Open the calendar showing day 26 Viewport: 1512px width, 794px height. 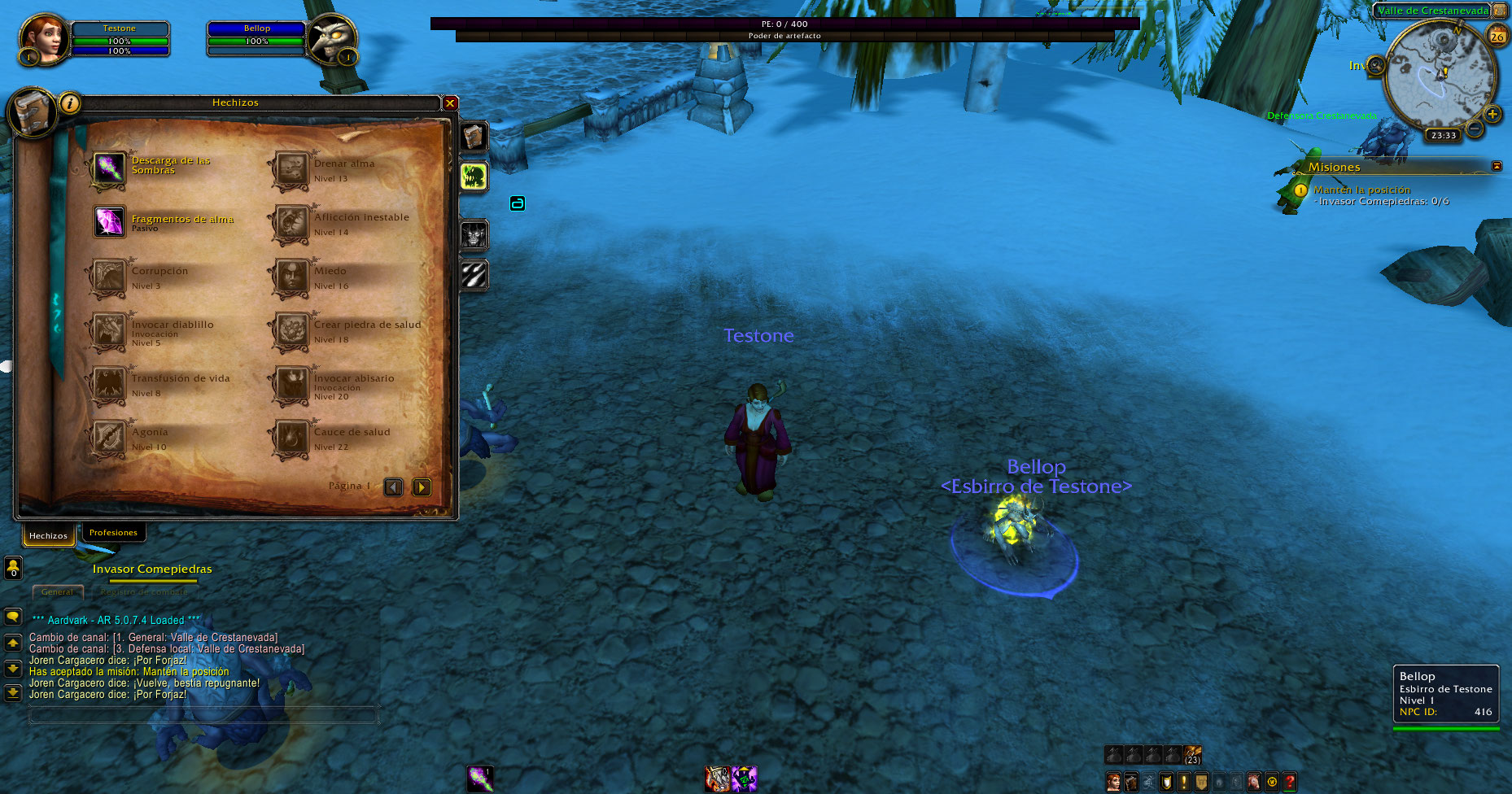1497,37
